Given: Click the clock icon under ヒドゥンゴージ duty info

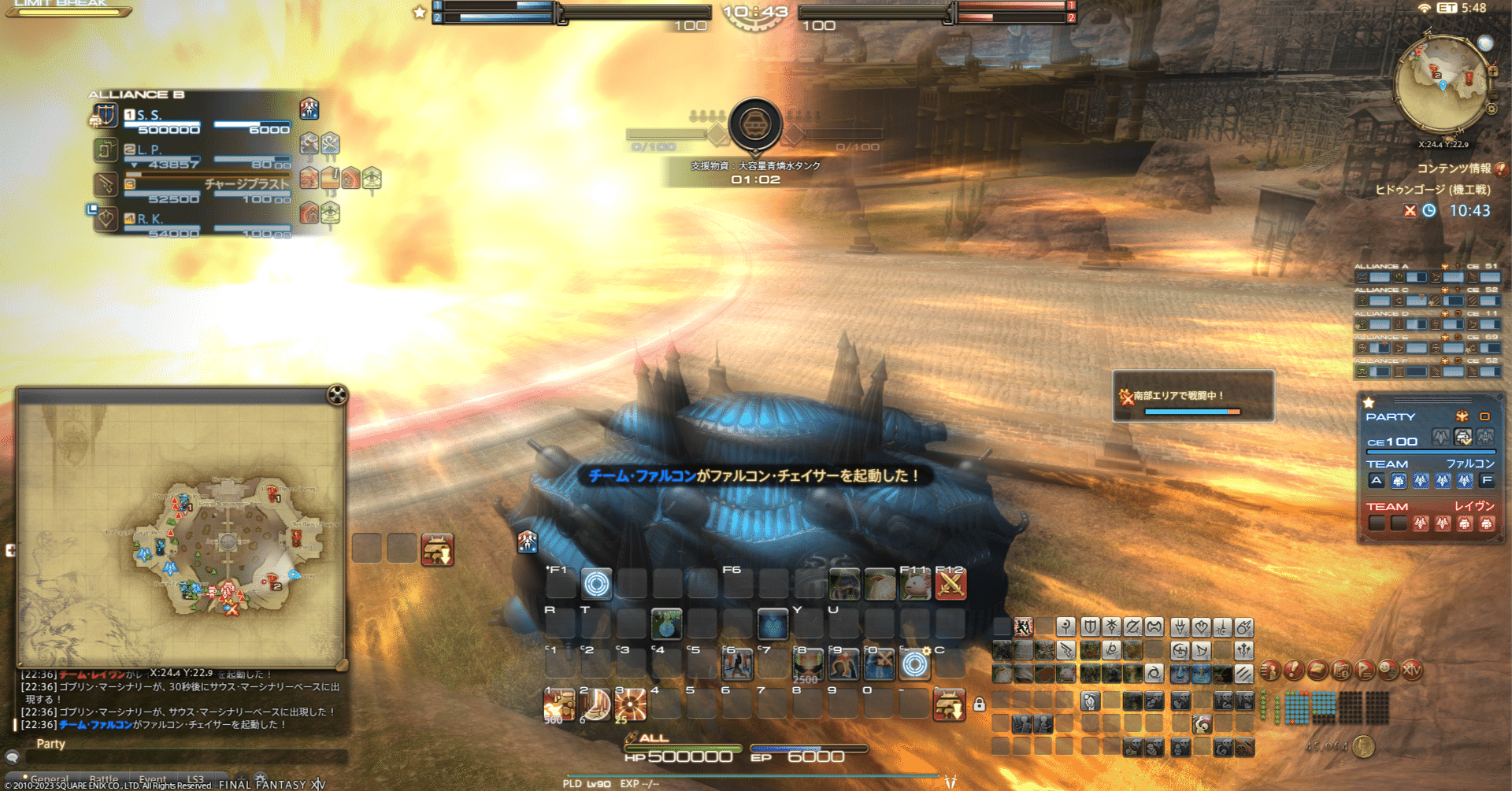Looking at the screenshot, I should 1429,211.
